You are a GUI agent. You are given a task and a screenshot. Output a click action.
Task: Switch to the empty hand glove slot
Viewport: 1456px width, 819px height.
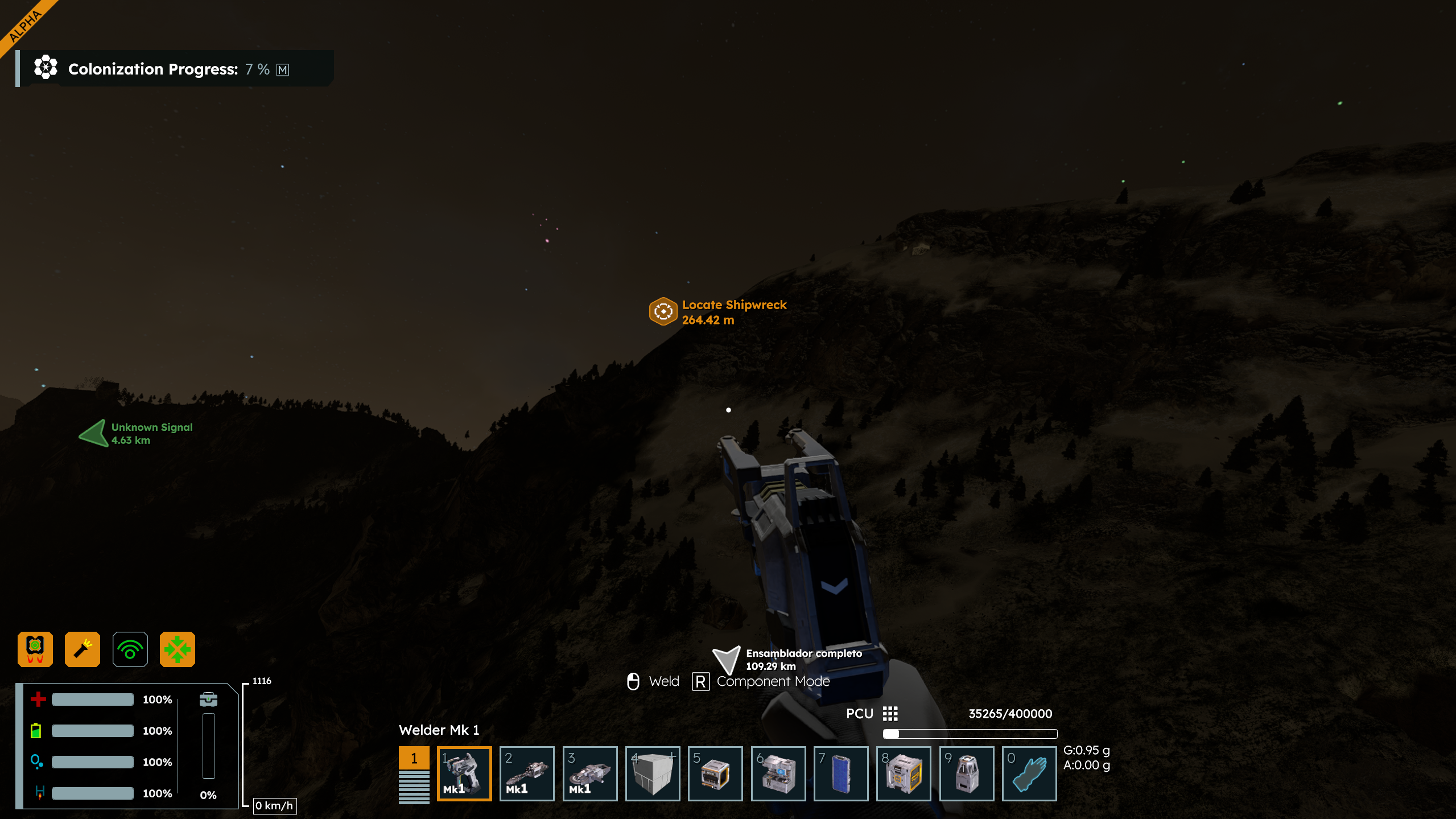1029,773
